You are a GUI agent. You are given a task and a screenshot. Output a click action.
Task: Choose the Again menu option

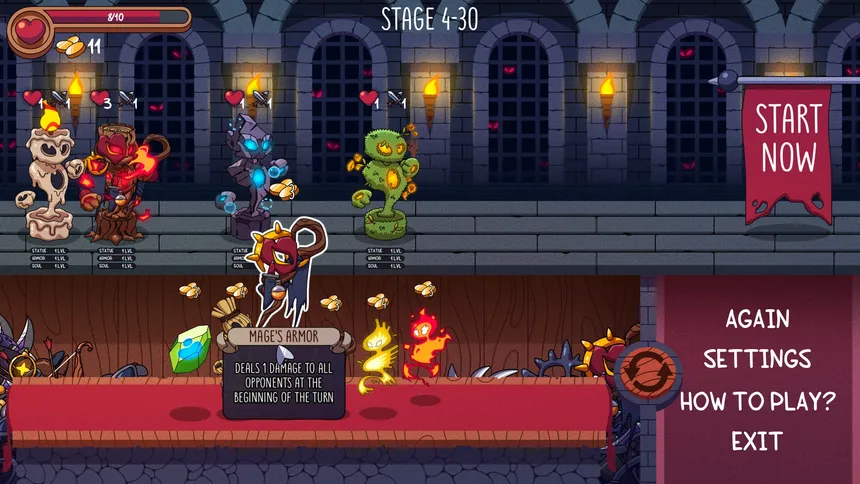757,319
